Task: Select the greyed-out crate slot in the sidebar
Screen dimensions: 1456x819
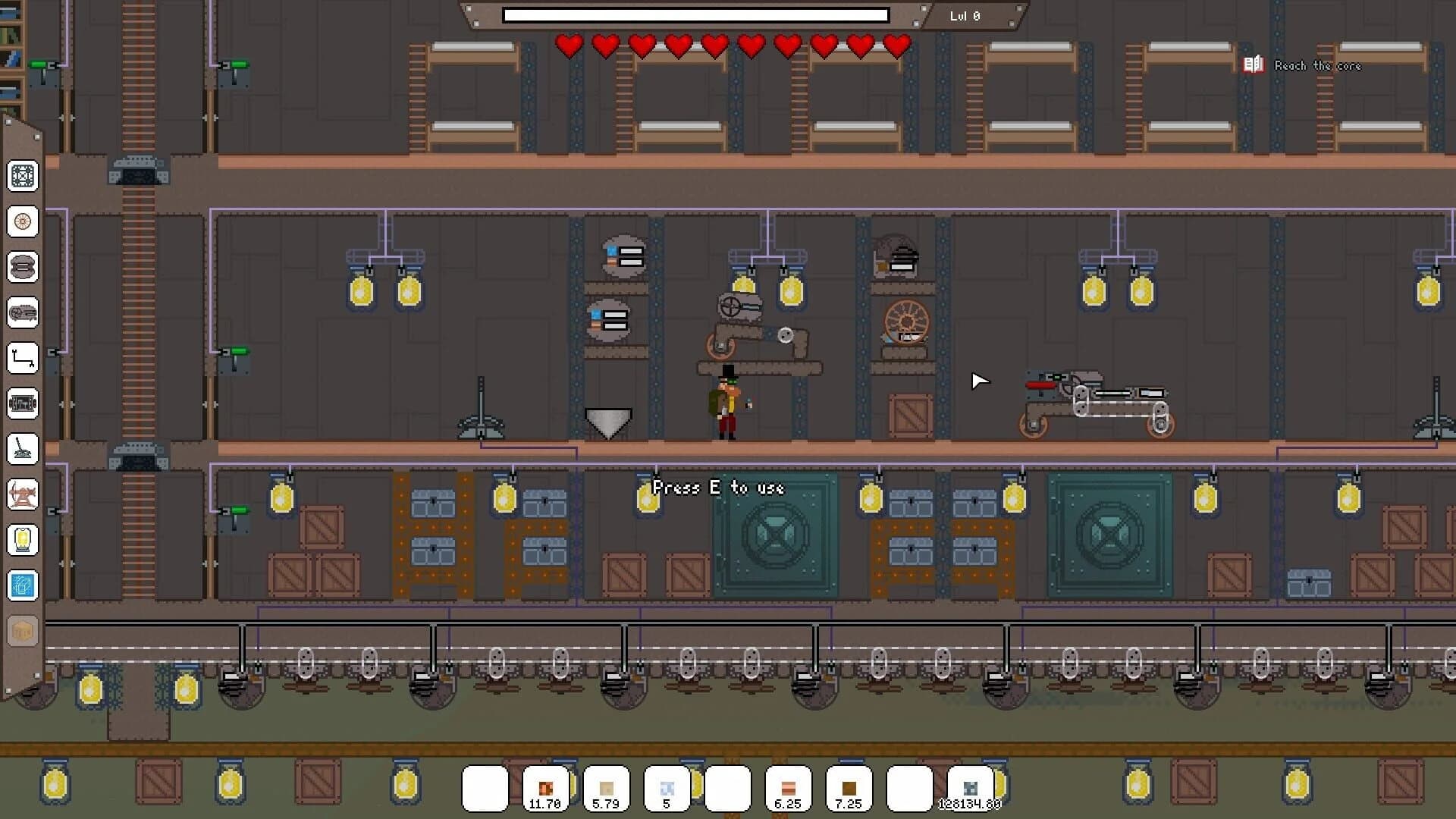Action: [23, 629]
